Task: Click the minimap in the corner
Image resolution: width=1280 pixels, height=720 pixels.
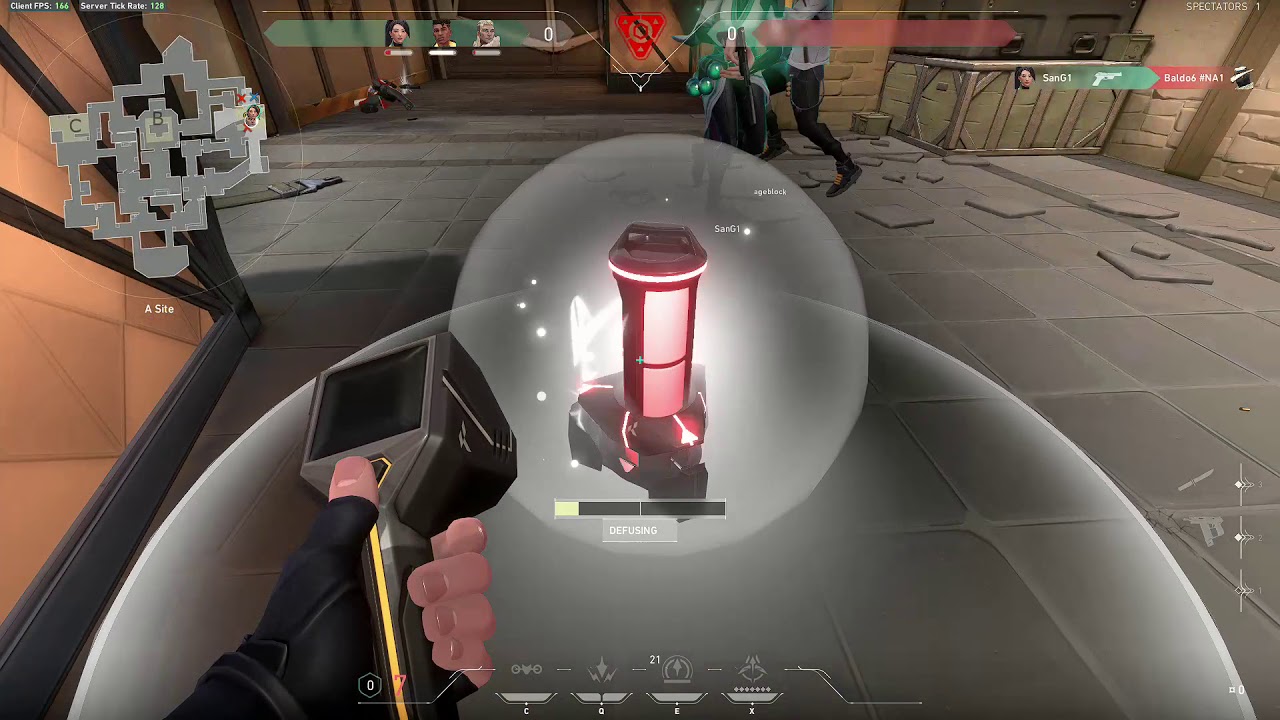Action: [x=155, y=158]
